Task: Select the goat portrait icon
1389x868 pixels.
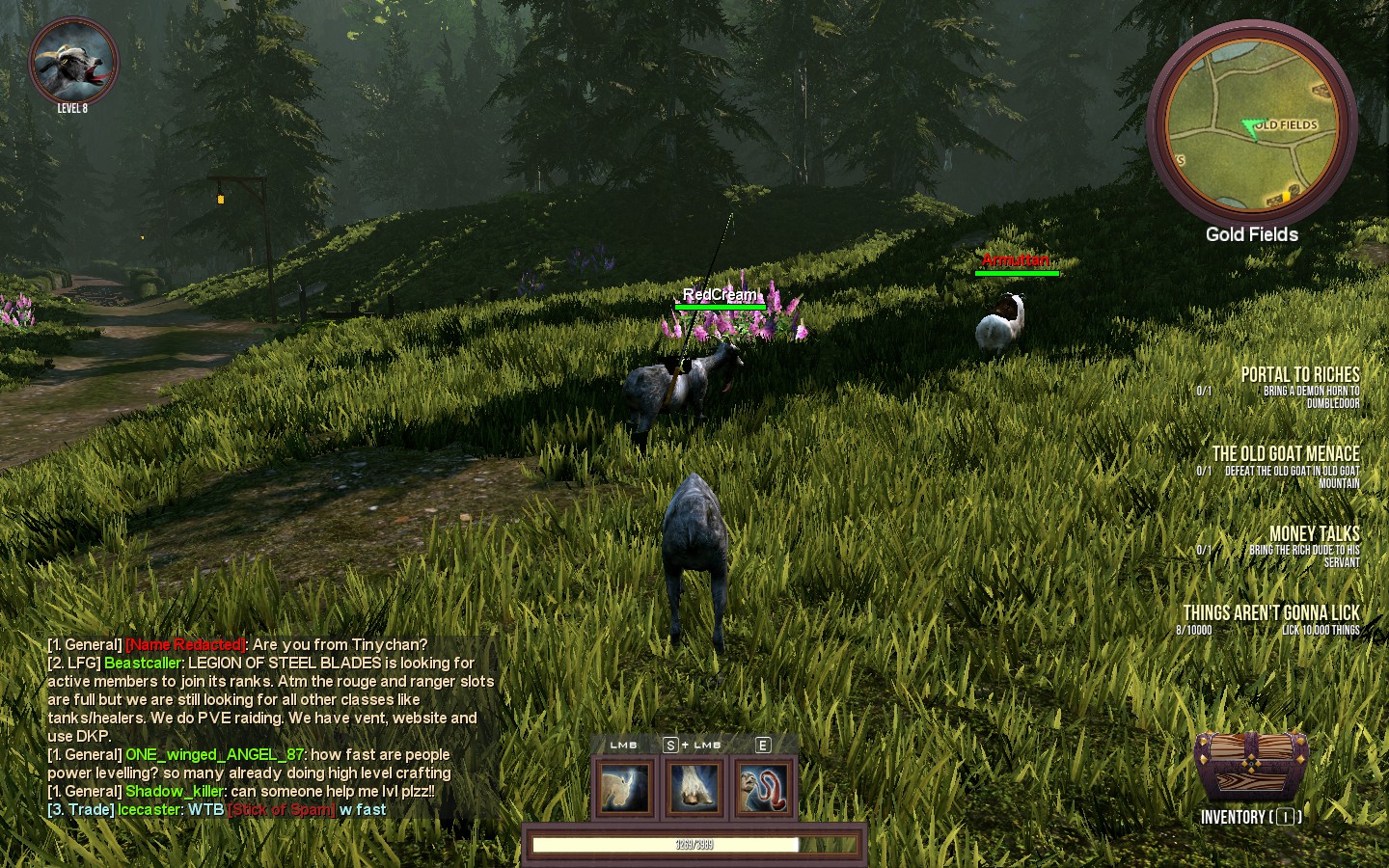Action: click(x=73, y=62)
